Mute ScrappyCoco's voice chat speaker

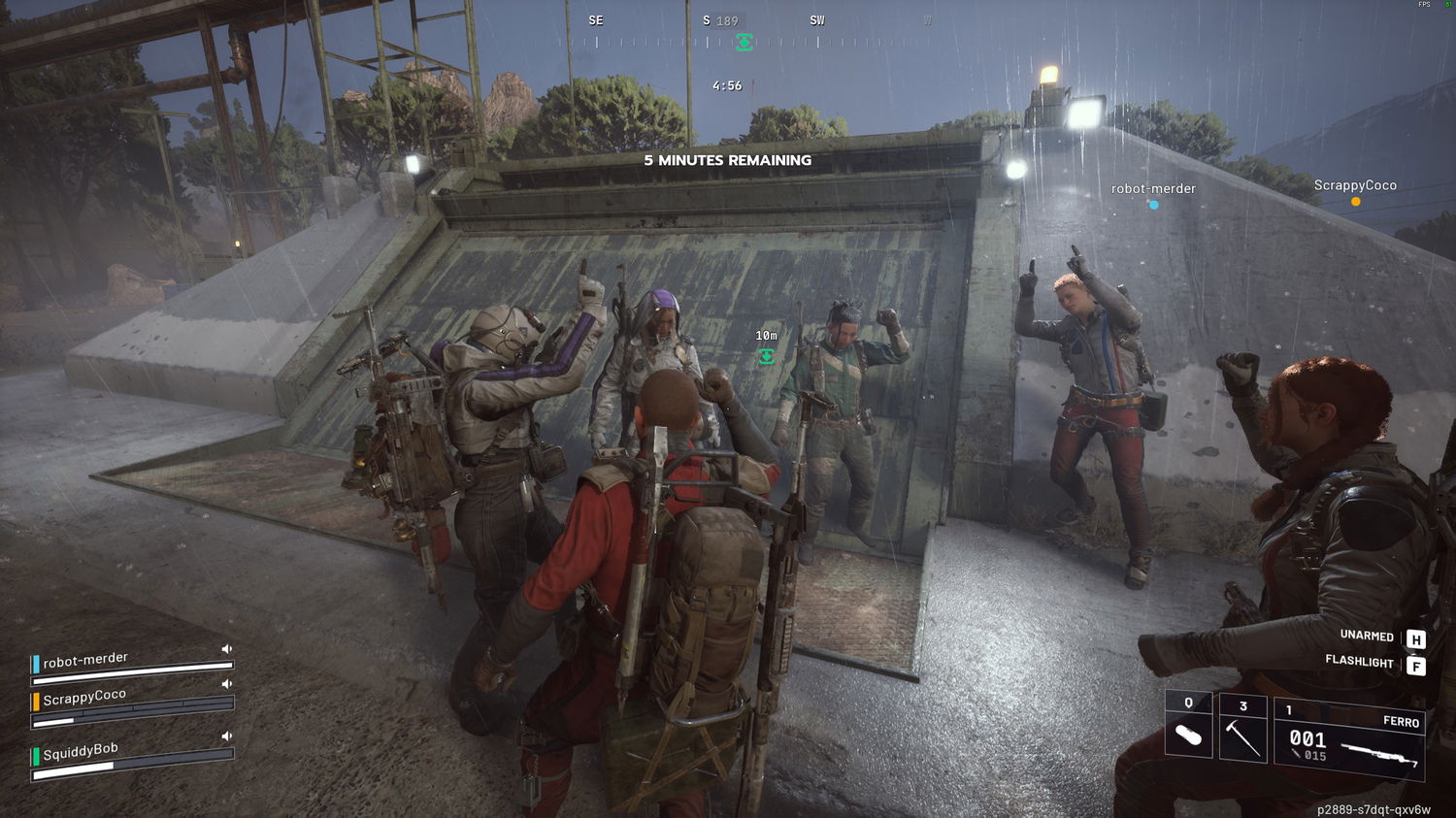pos(227,684)
